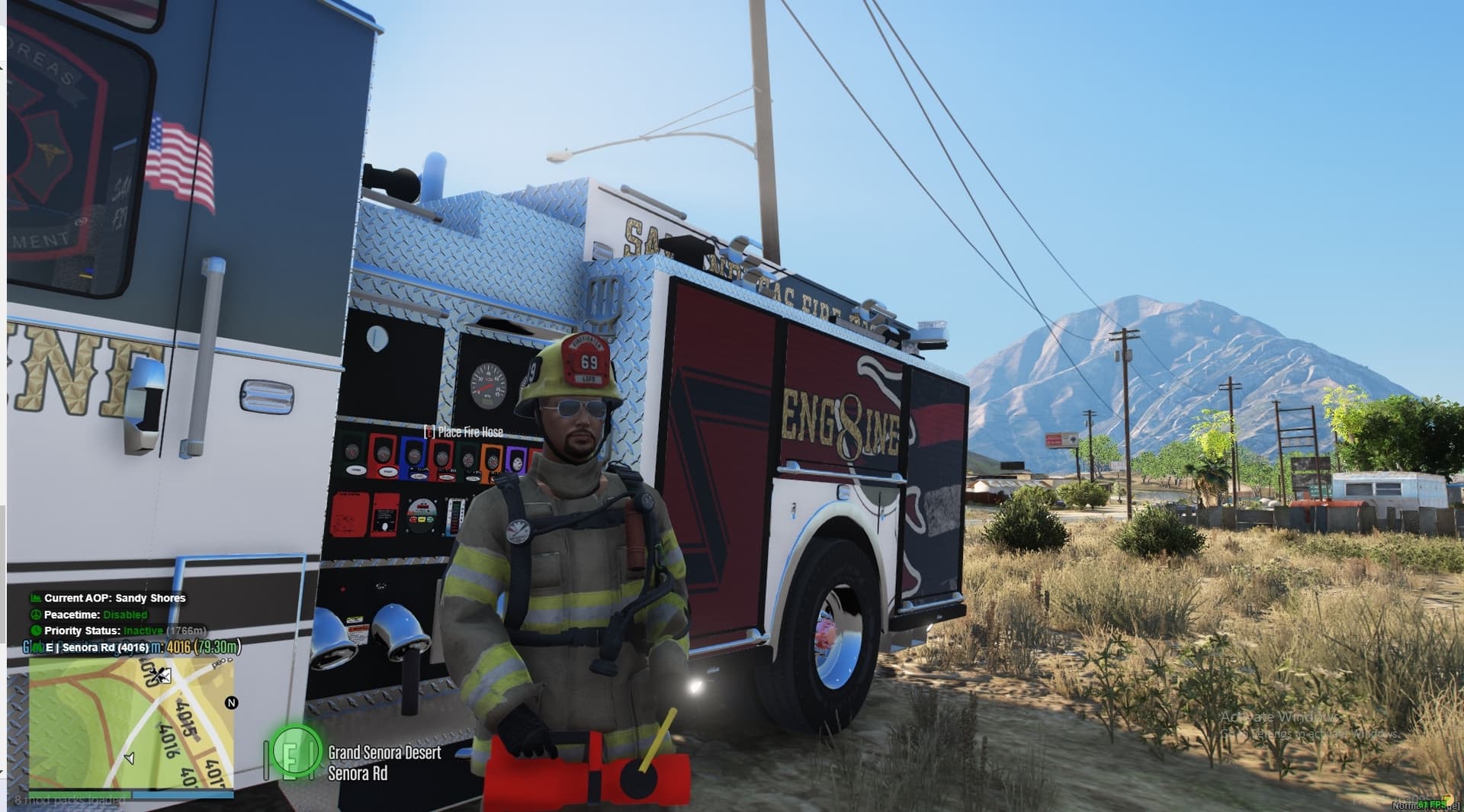1464x812 pixels.
Task: Toggle Priority Status from Inactive
Action: (143, 631)
